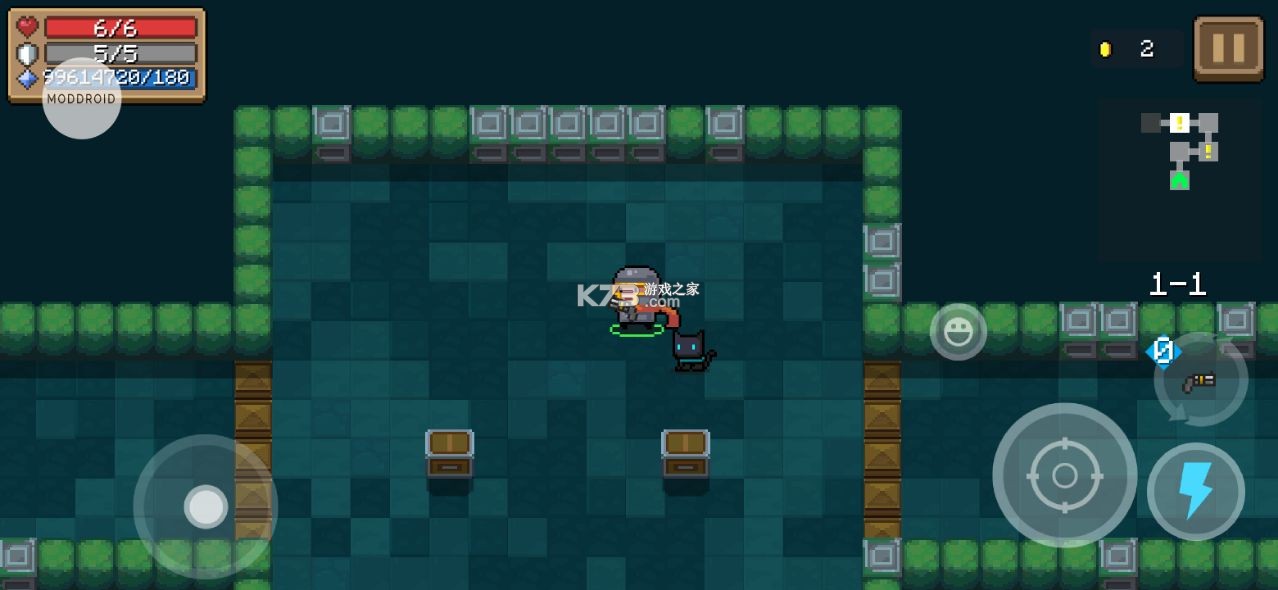Screen dimensions: 1278x590
Task: Switch weapon using the pistol icon
Action: pyautogui.click(x=1200, y=380)
